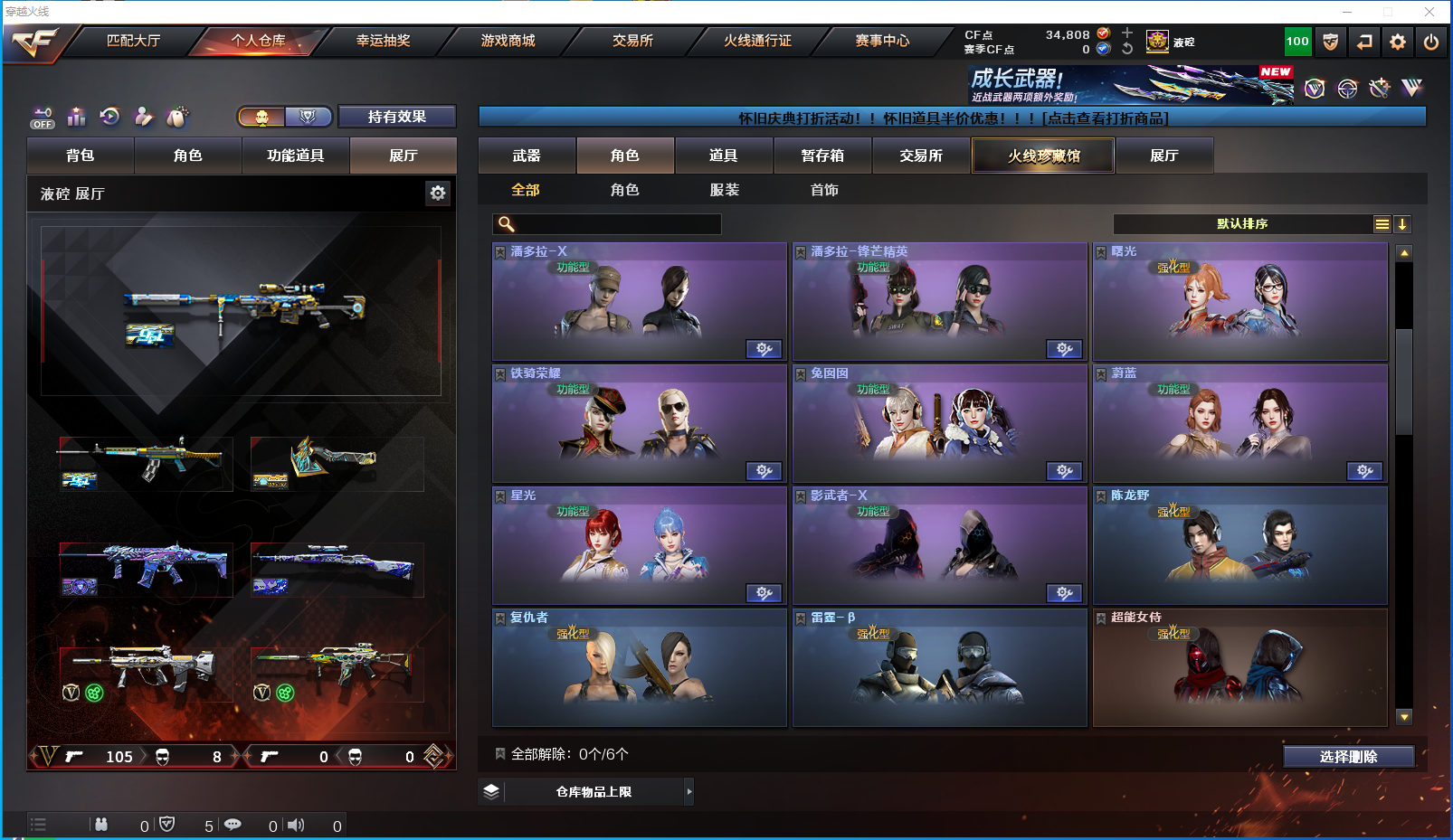The width and height of the screenshot is (1453, 840).
Task: Choose the 陈龙野 character card
Action: pyautogui.click(x=1239, y=546)
